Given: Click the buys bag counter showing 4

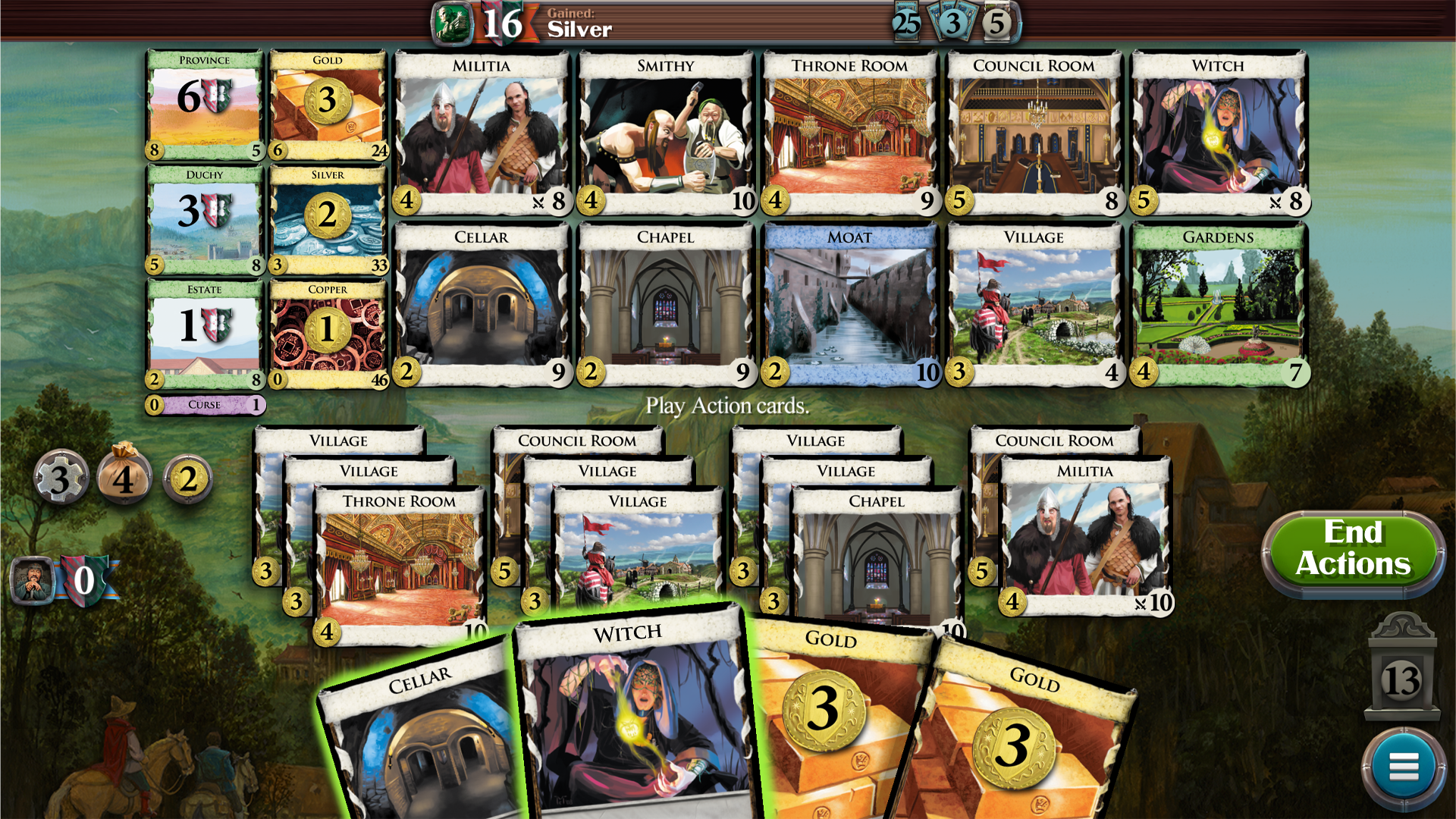Looking at the screenshot, I should coord(125,478).
